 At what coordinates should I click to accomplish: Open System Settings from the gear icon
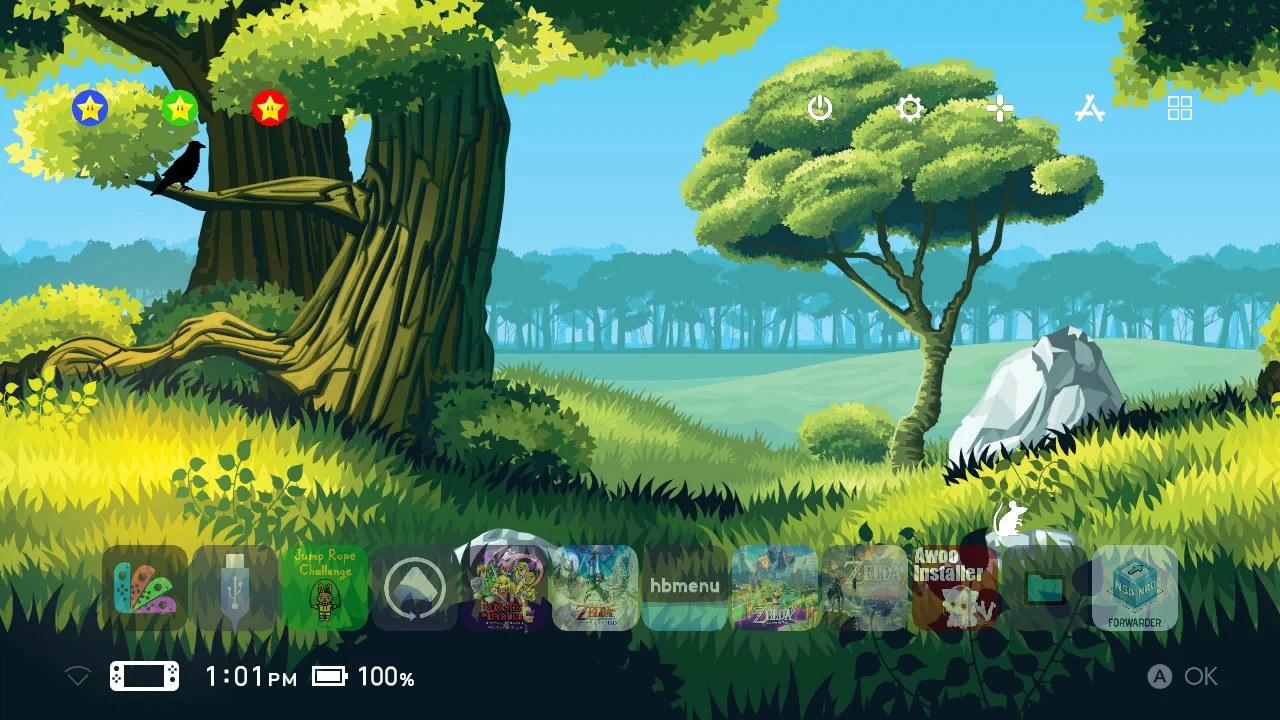(909, 108)
